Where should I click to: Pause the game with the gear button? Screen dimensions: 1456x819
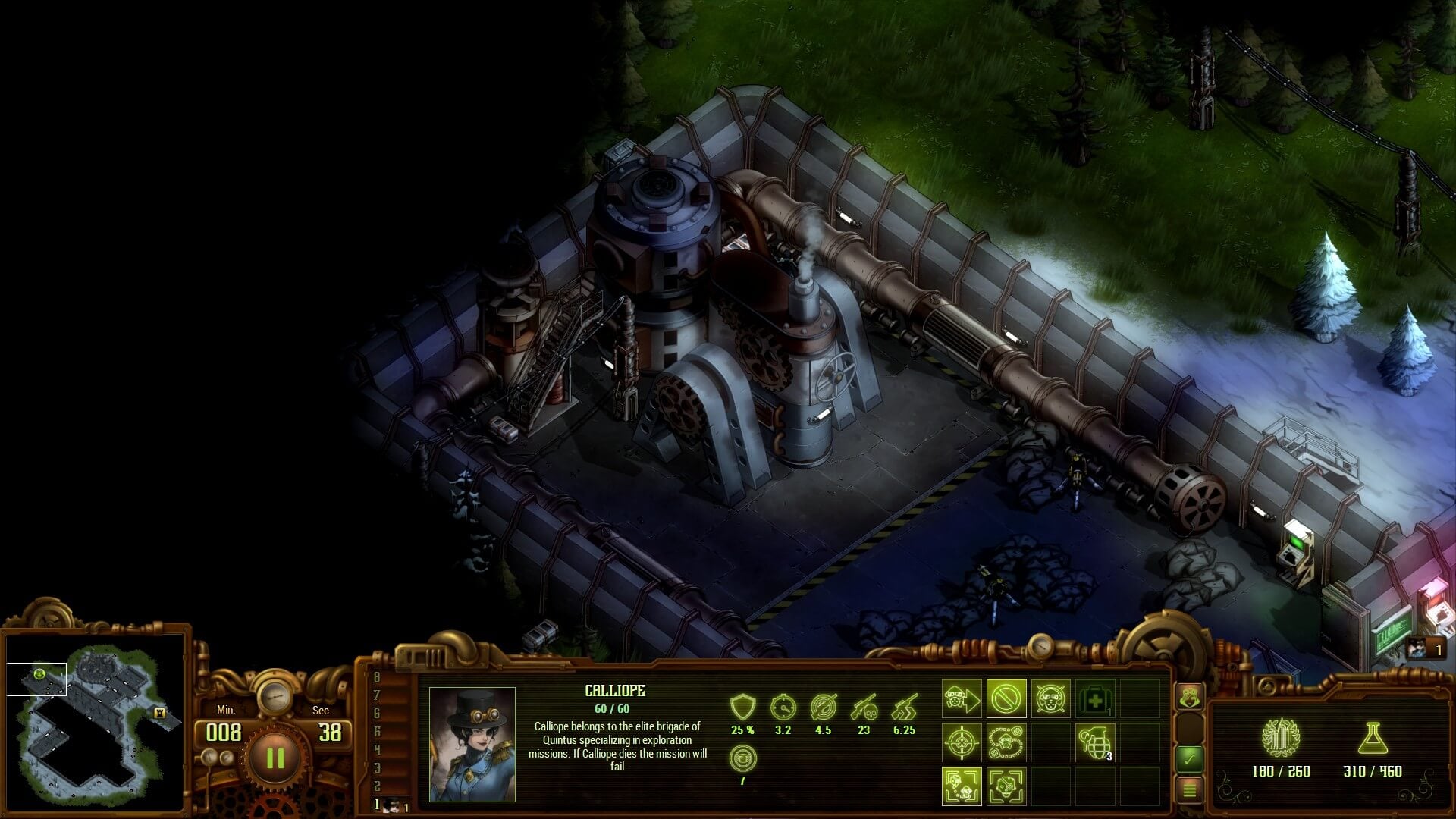click(275, 758)
